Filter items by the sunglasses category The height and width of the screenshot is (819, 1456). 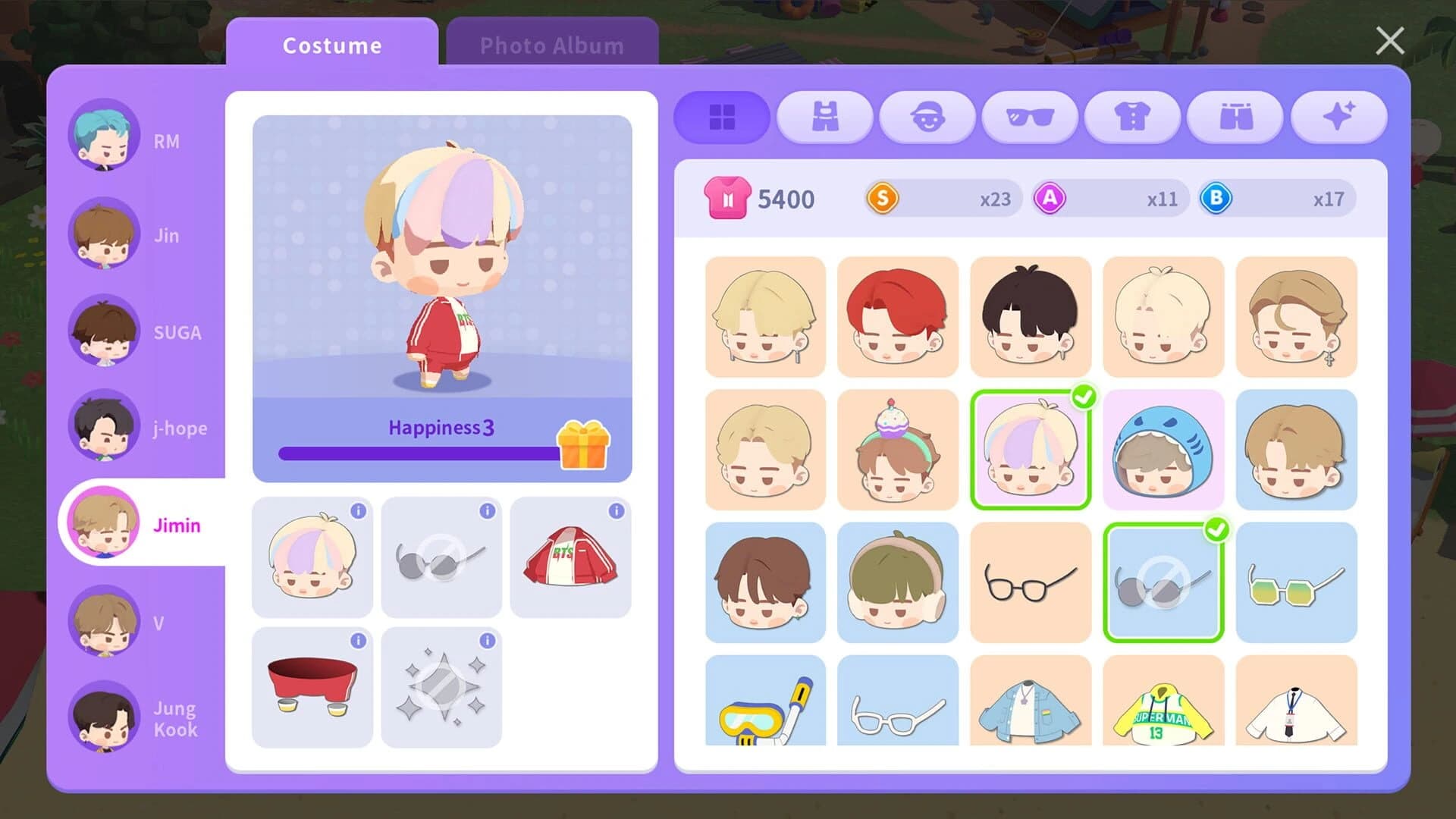(1030, 118)
